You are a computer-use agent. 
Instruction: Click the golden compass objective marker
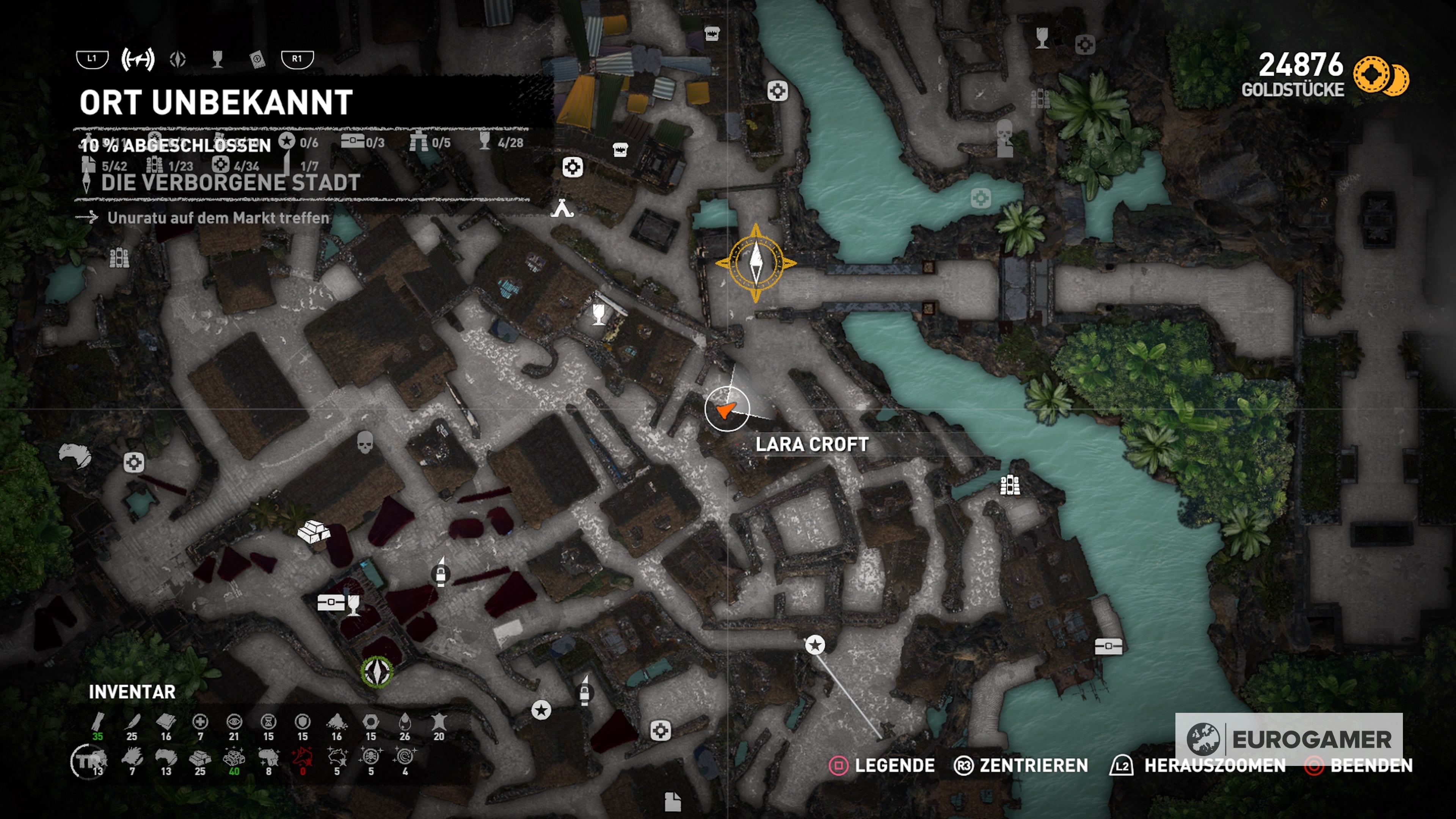pos(756,263)
